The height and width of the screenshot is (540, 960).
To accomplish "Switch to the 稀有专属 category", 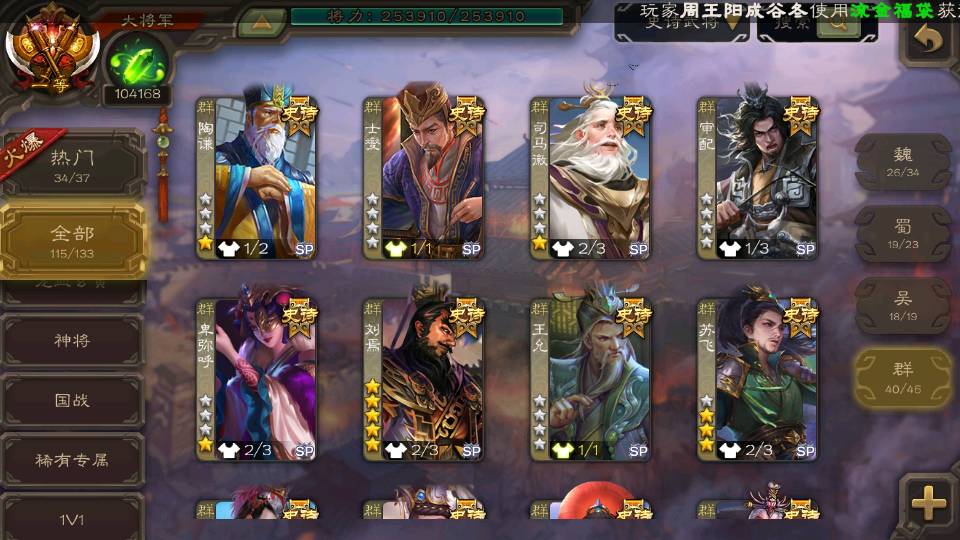I will click(x=73, y=460).
